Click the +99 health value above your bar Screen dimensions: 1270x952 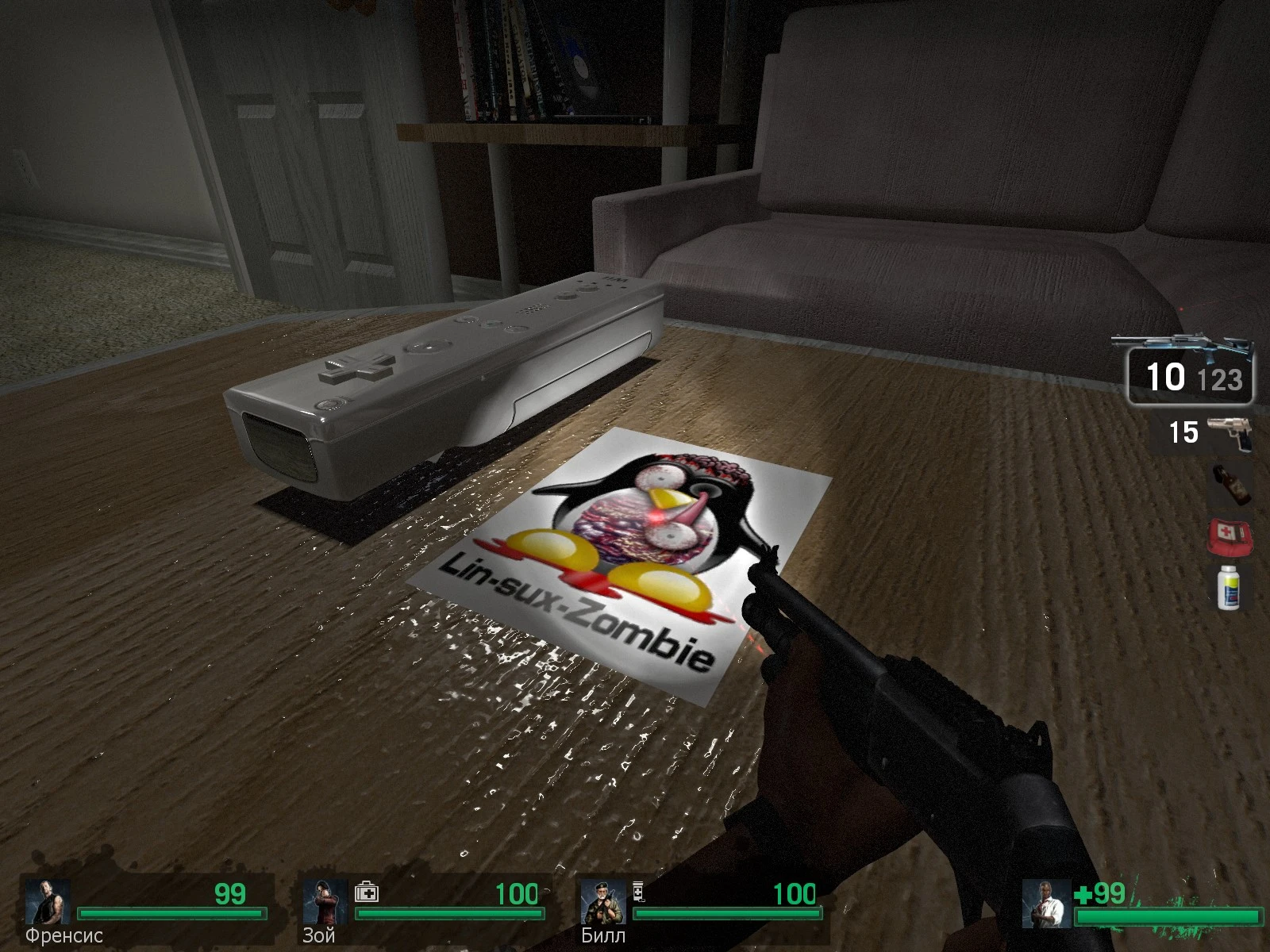pos(1102,895)
